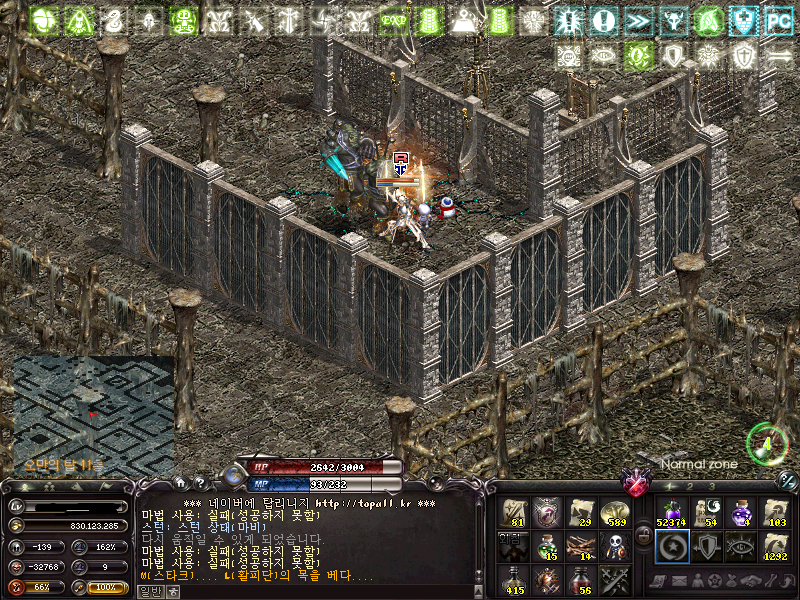Select the shield skill in the hotbar
The width and height of the screenshot is (800, 600).
[706, 546]
